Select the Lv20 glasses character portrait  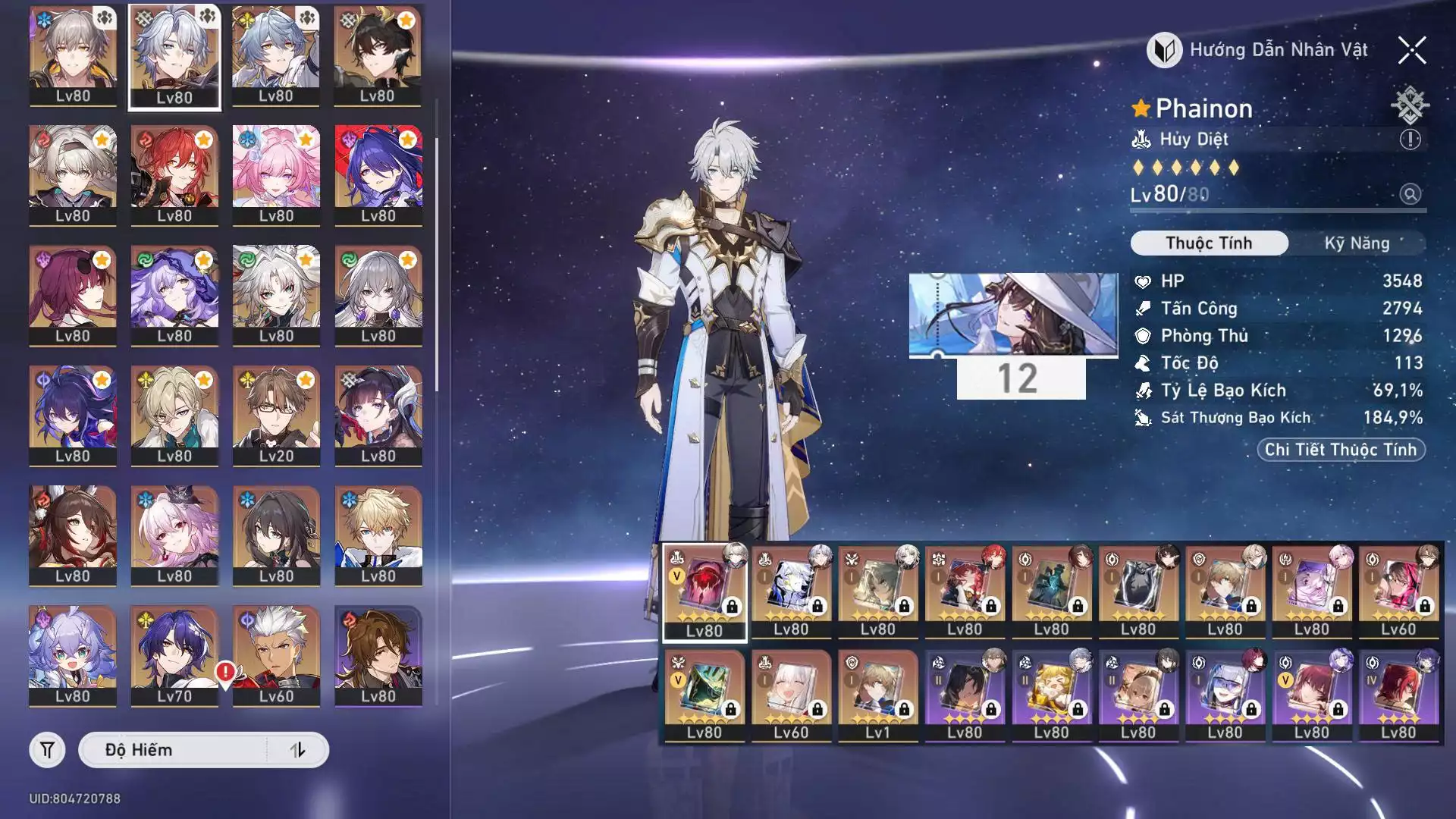click(x=276, y=415)
